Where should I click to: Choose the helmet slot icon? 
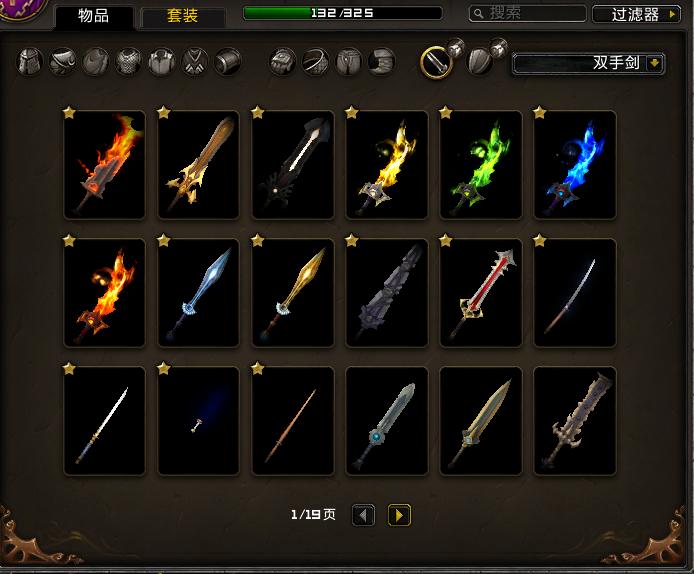click(30, 62)
